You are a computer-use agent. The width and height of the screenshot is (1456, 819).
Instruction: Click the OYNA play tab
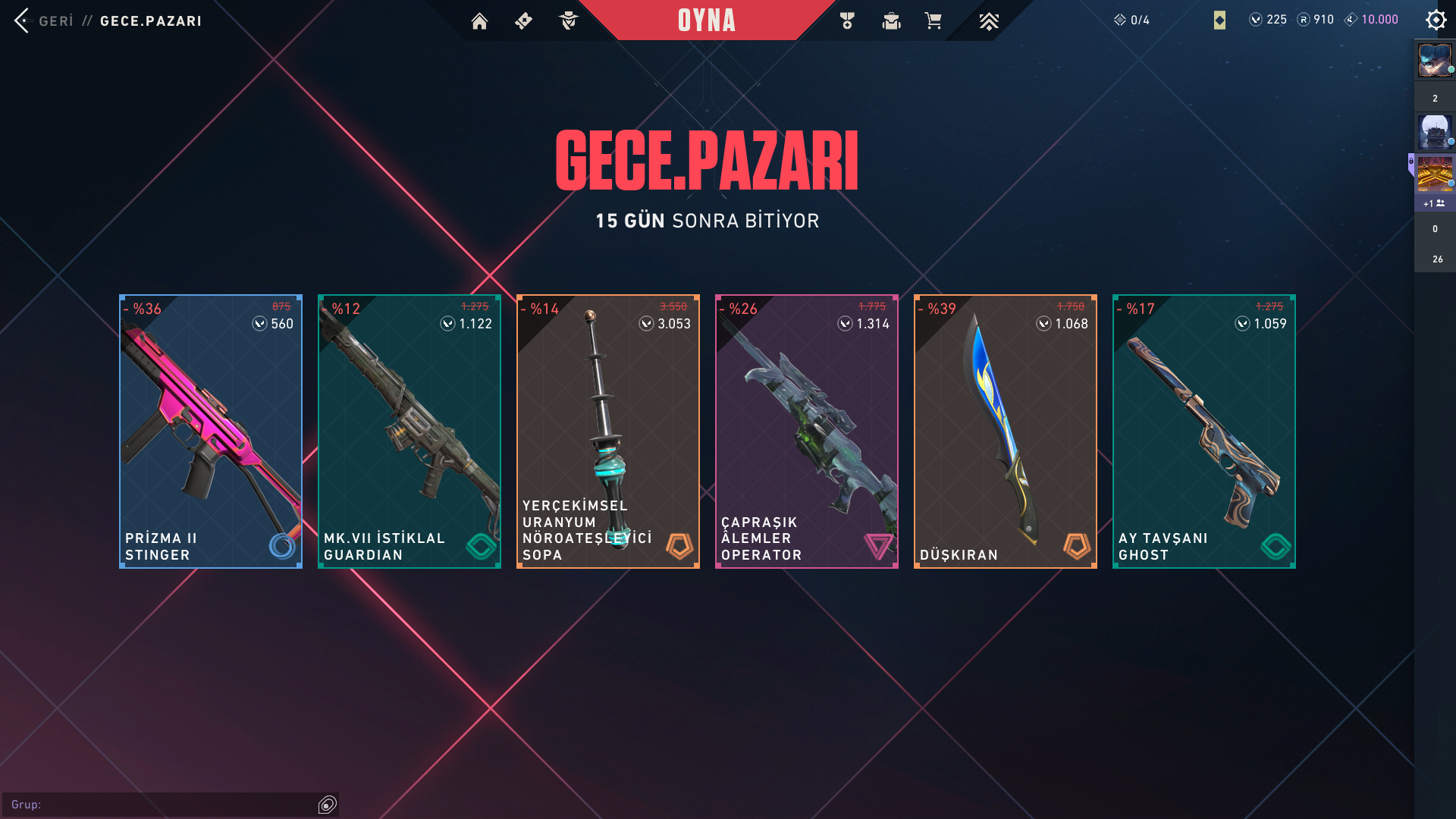(x=706, y=20)
